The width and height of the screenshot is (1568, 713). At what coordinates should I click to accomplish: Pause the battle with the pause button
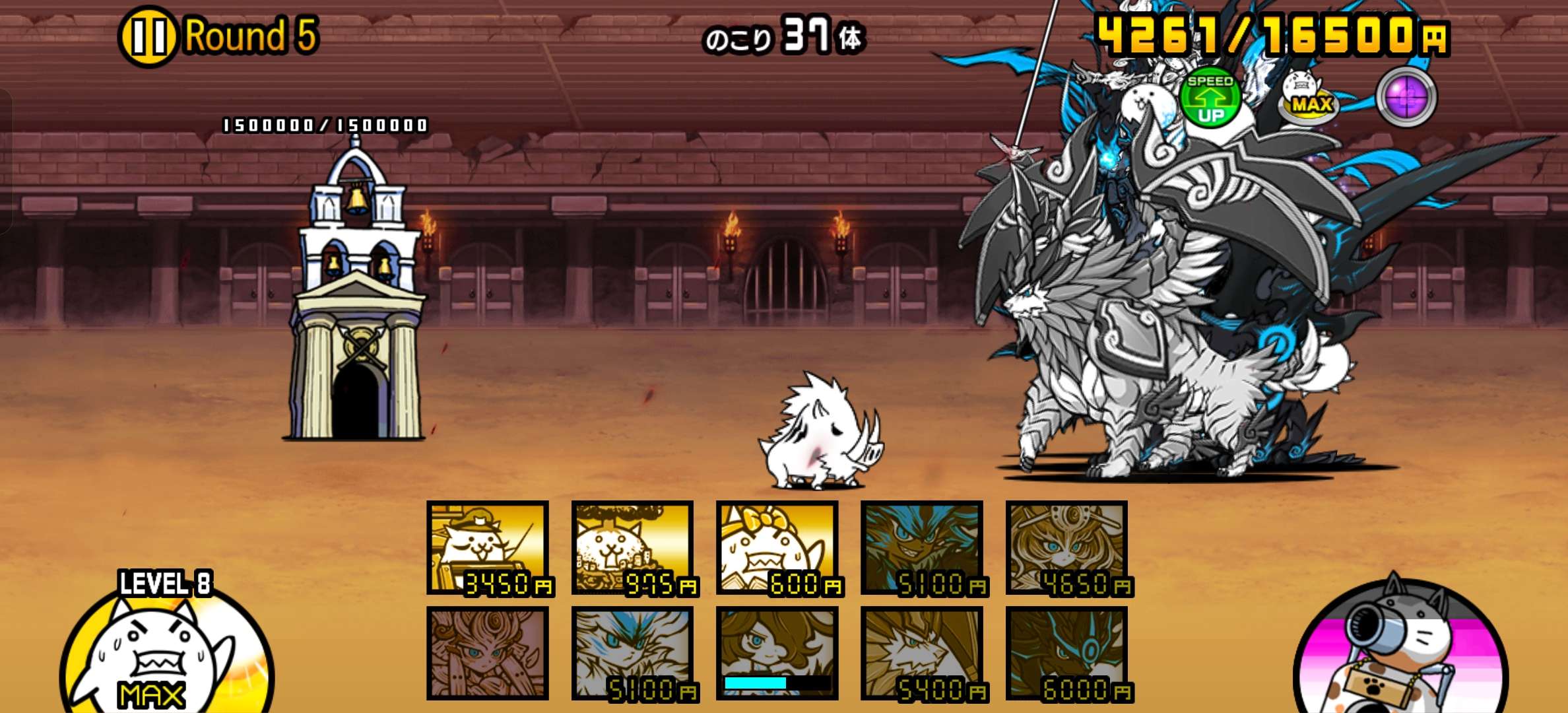pyautogui.click(x=147, y=36)
